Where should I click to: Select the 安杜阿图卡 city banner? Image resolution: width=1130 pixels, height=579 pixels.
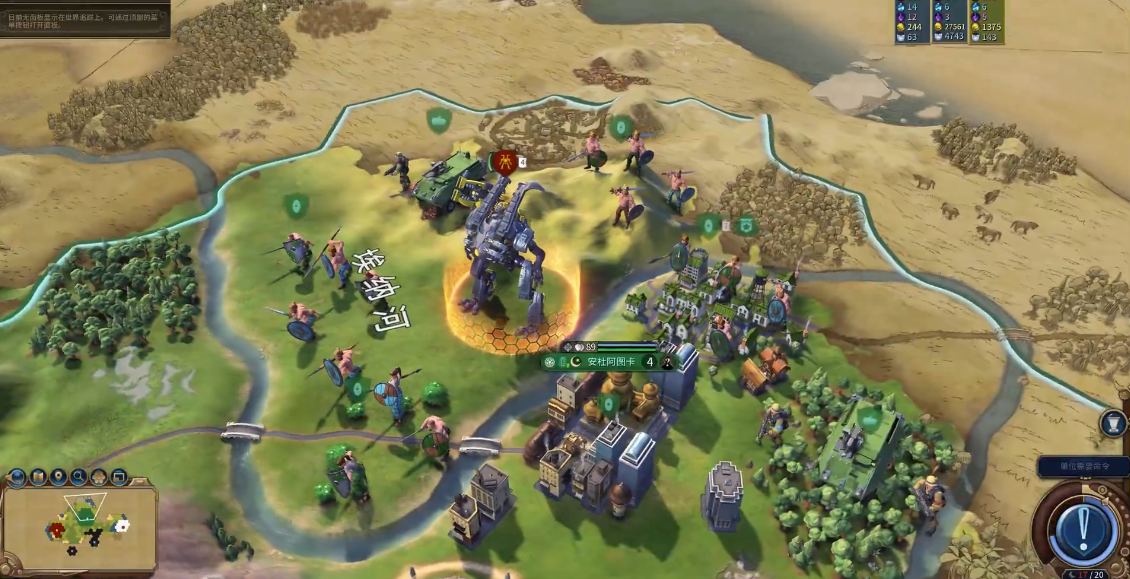click(603, 362)
